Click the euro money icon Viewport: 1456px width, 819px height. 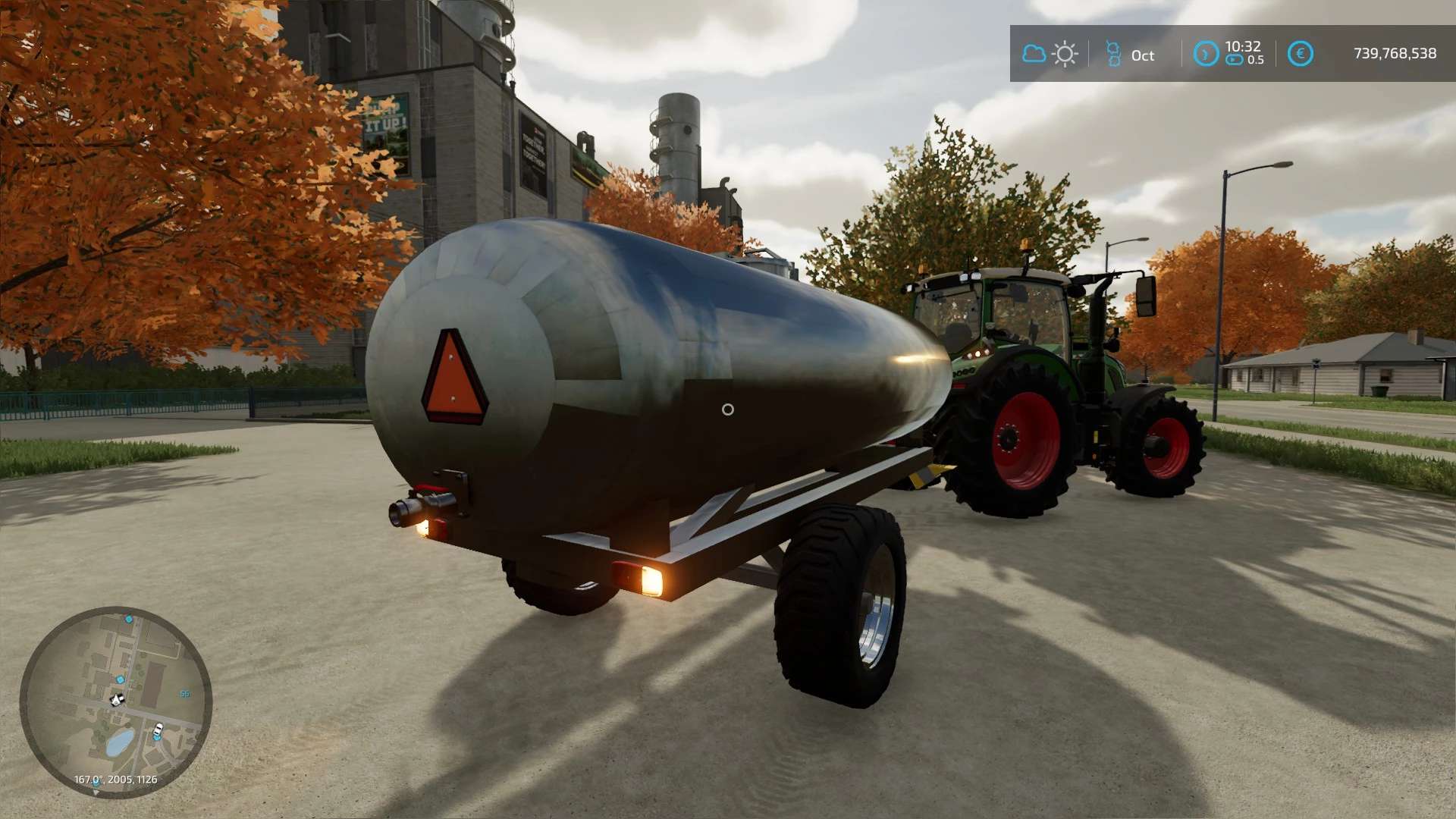tap(1301, 54)
